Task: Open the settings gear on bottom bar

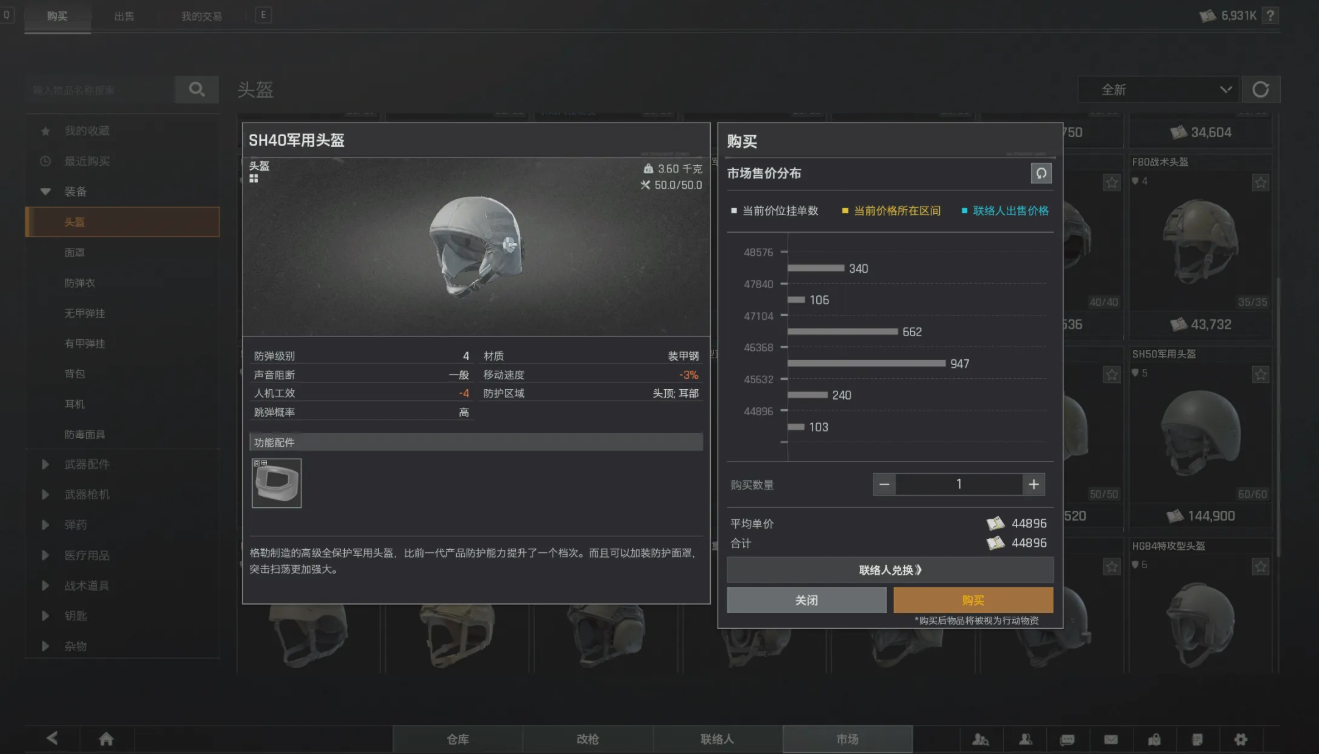Action: point(1241,738)
